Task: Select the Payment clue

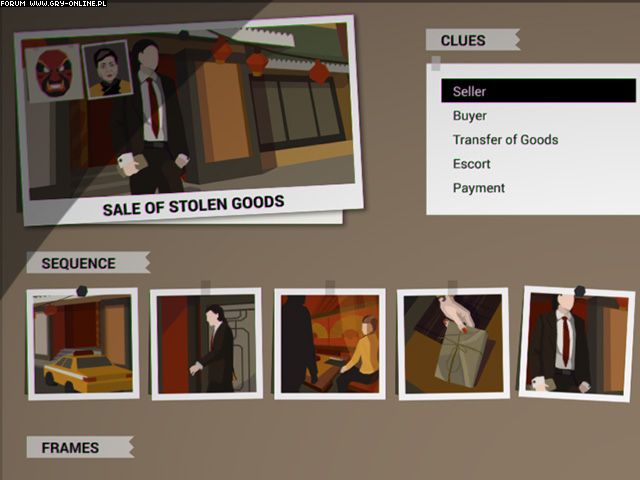Action: pyautogui.click(x=478, y=188)
